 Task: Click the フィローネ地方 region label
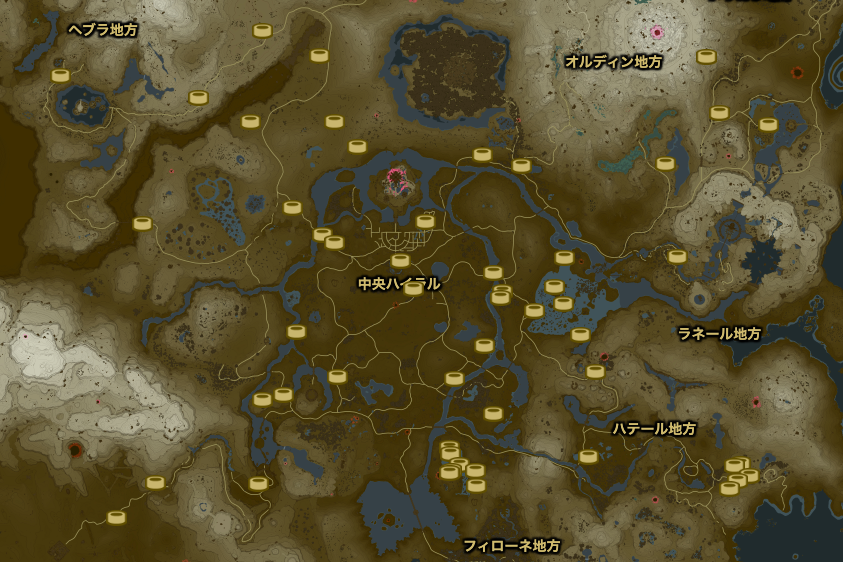[511, 546]
